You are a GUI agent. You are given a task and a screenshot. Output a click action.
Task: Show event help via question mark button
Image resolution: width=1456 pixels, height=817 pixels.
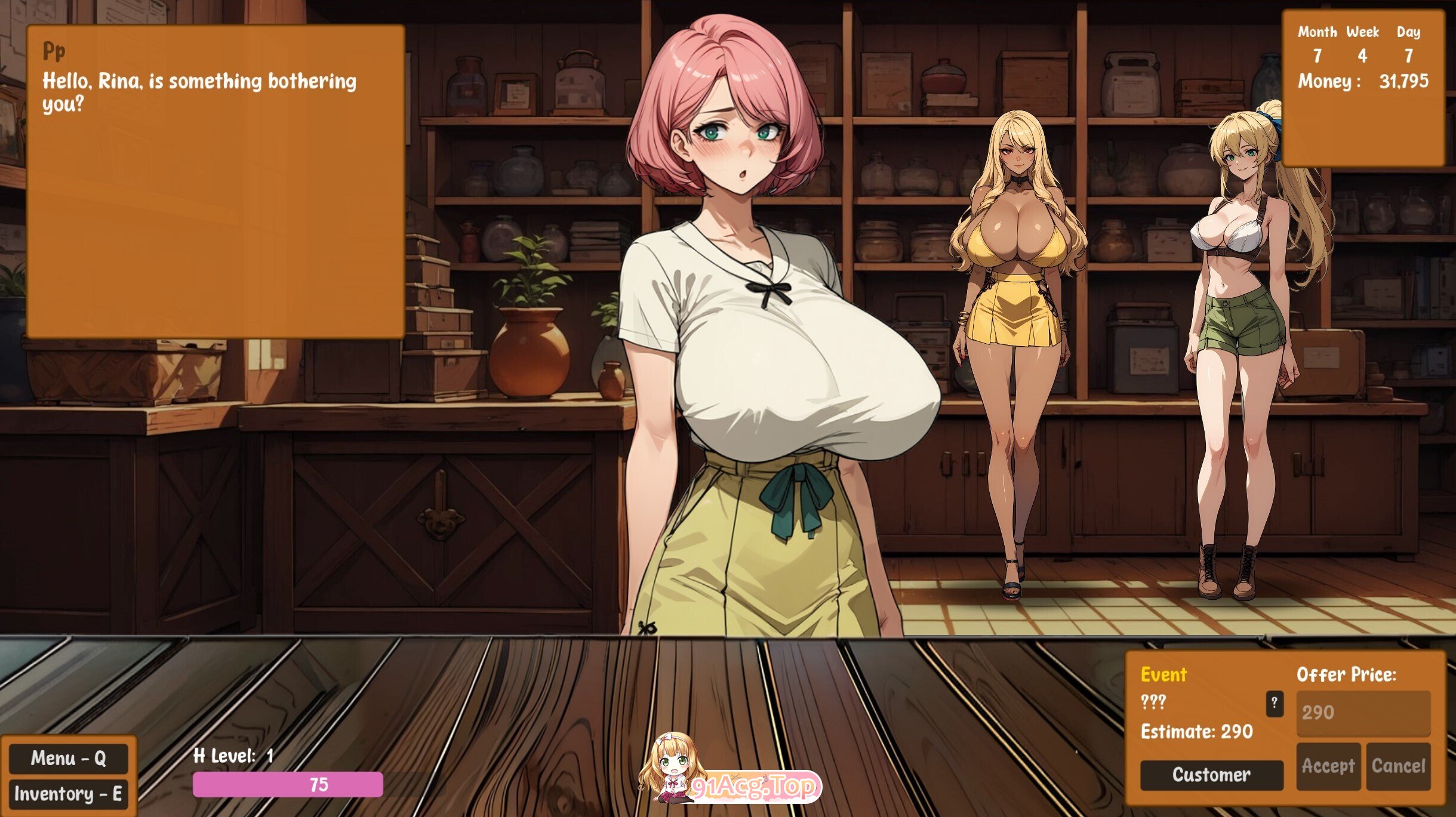[1274, 703]
